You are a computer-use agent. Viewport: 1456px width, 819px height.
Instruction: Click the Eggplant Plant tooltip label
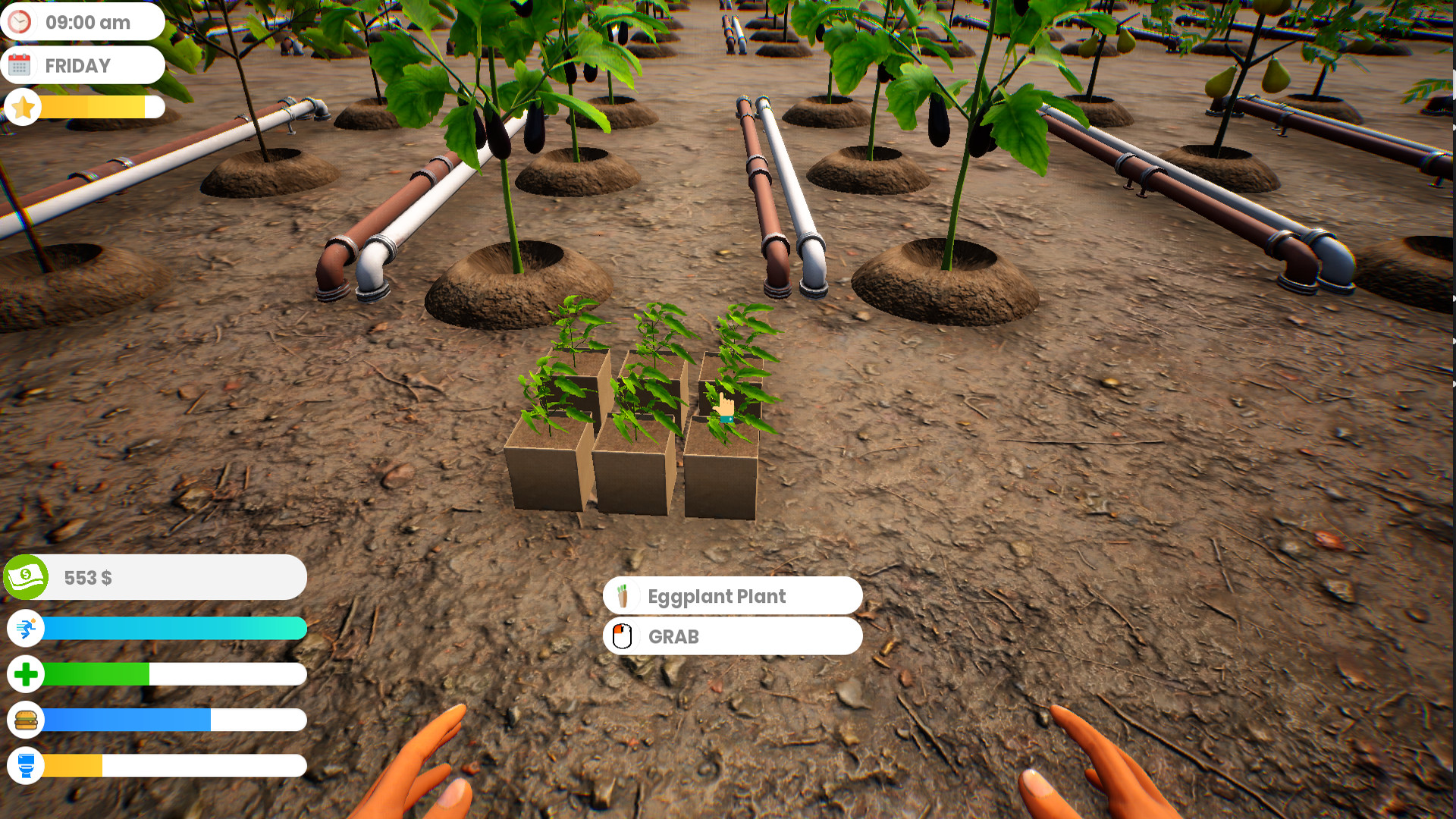[x=717, y=597]
